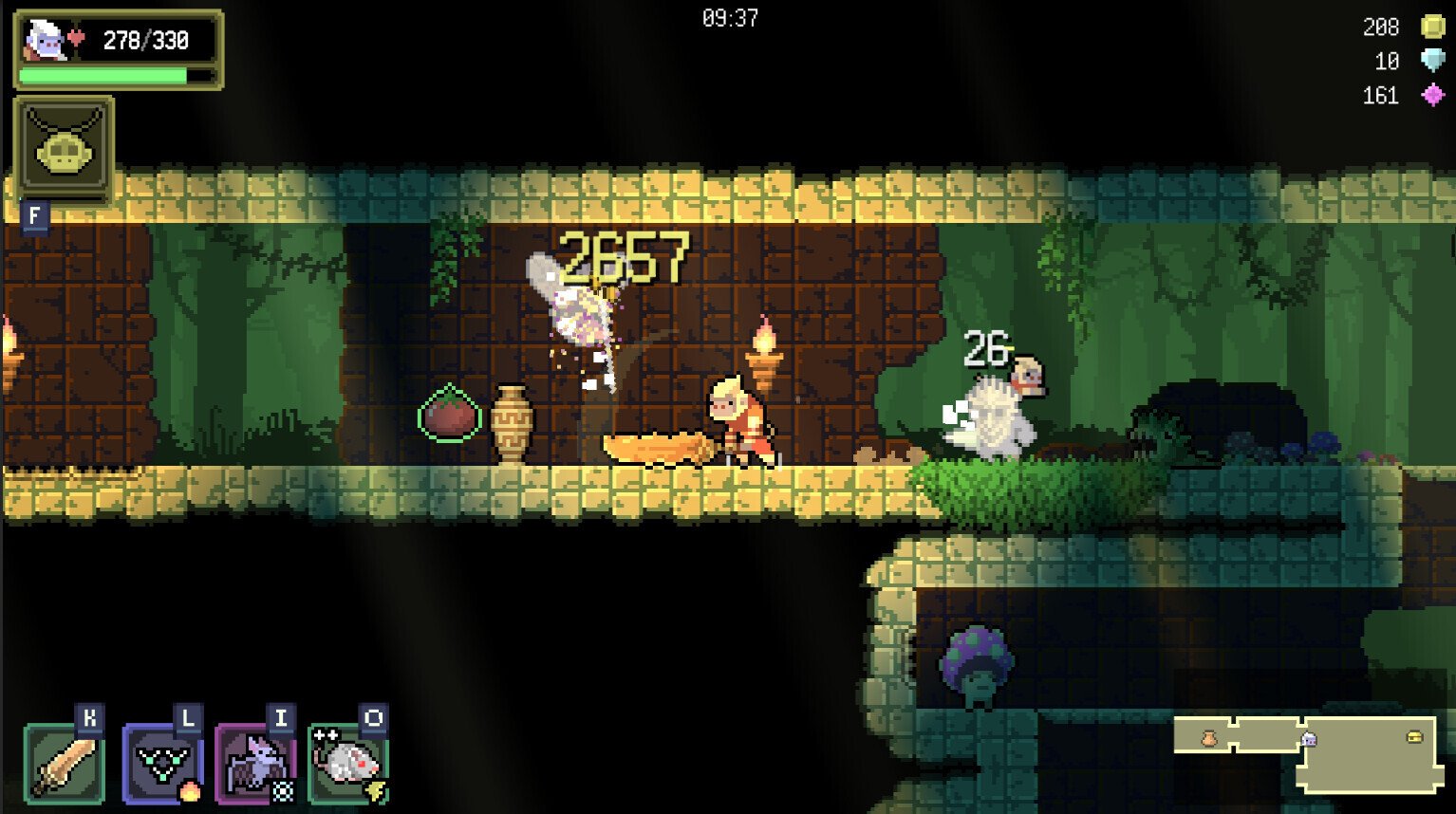1456x814 pixels.
Task: Click the pot marker on the minimap
Action: pos(1209,738)
